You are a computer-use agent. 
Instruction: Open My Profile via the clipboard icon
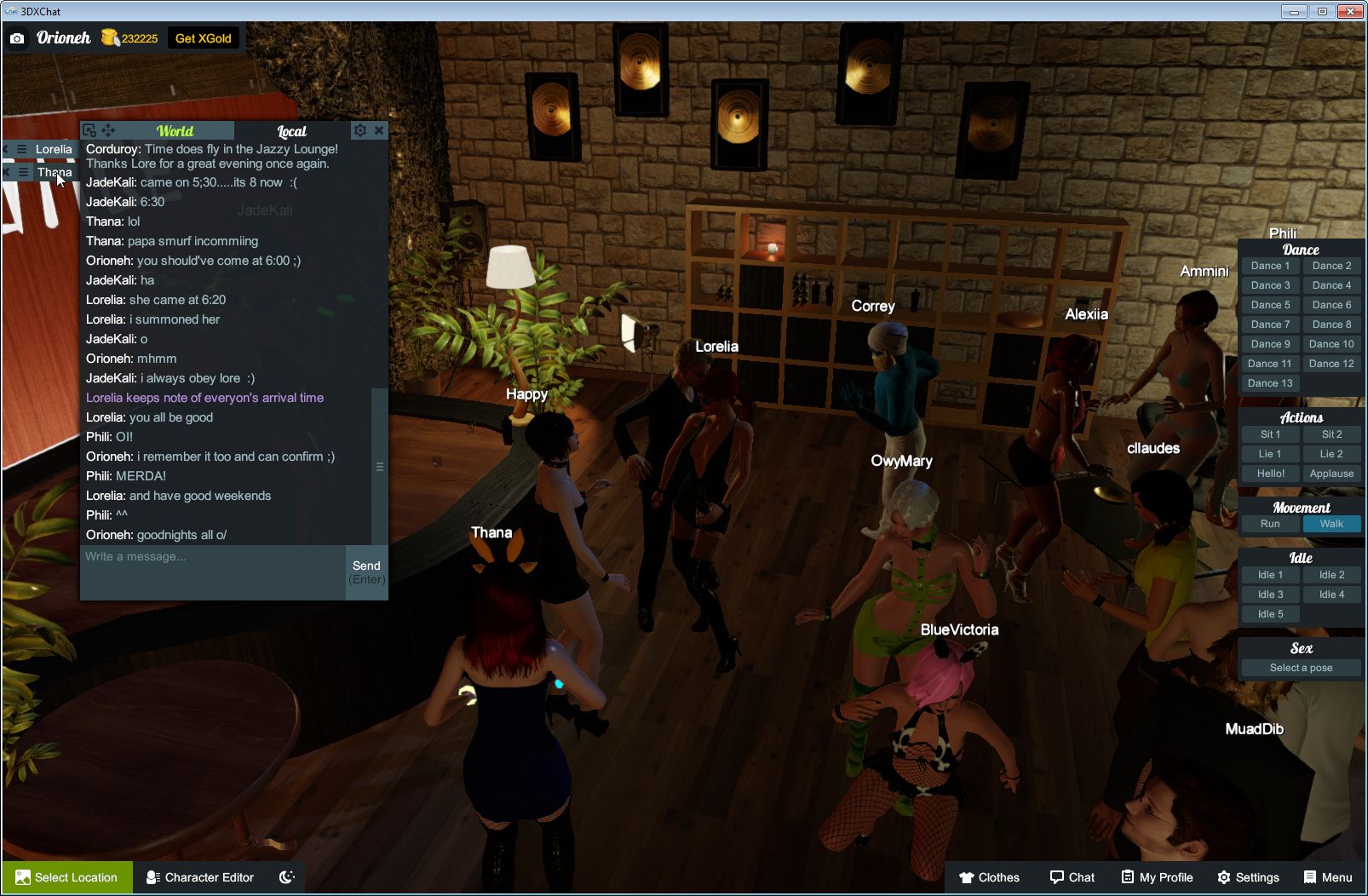(1126, 877)
